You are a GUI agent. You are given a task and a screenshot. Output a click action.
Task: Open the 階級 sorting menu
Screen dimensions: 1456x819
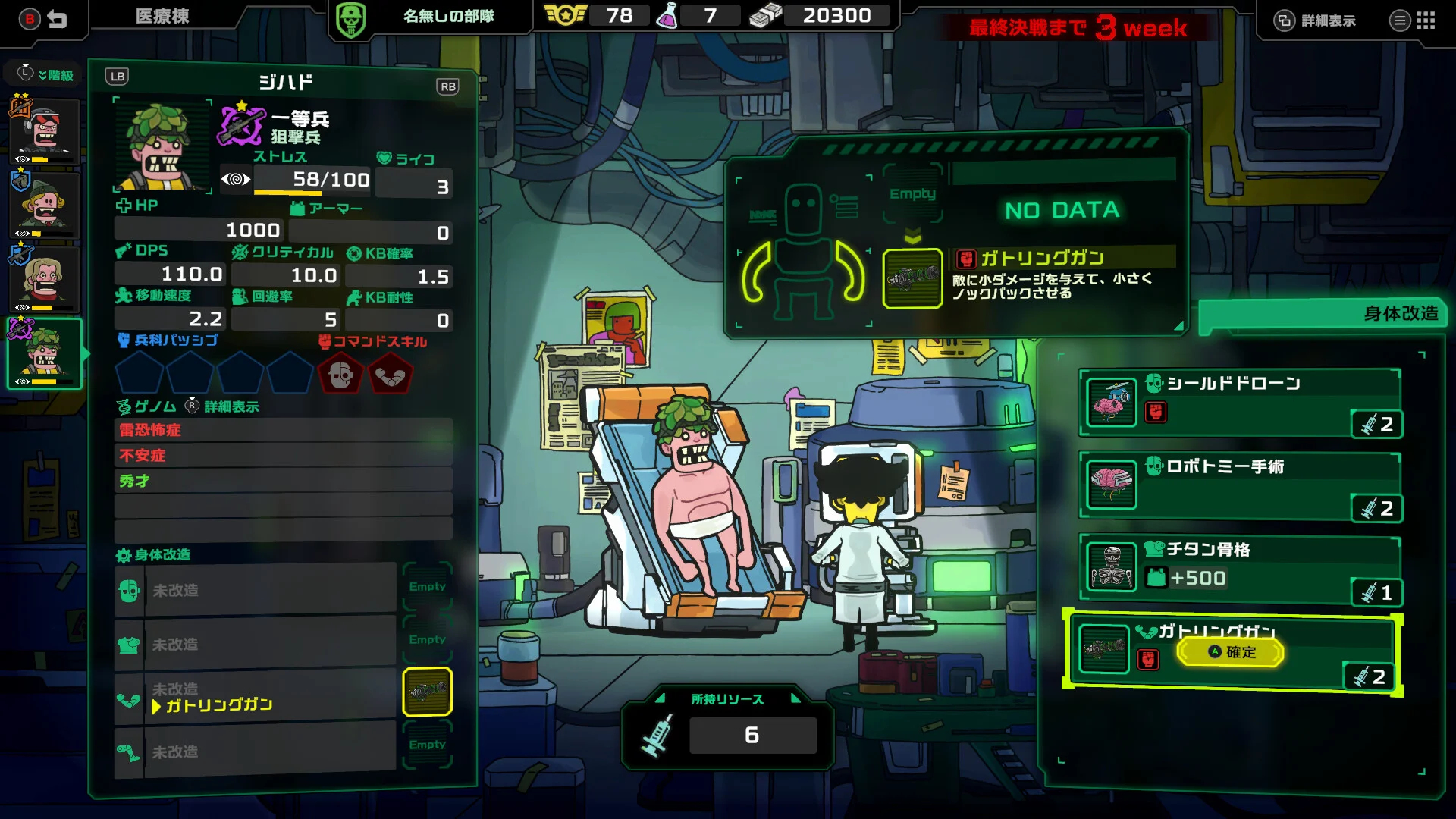(45, 73)
